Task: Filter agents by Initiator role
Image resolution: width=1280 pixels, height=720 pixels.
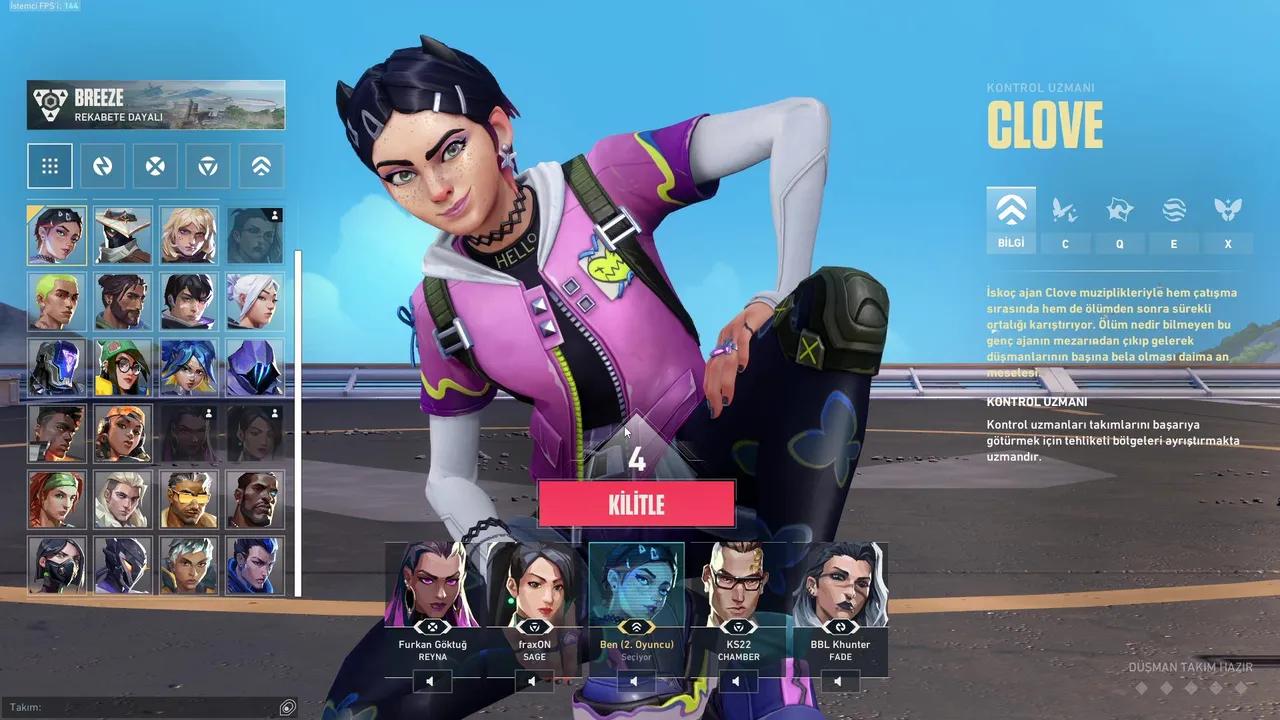Action: coord(154,166)
